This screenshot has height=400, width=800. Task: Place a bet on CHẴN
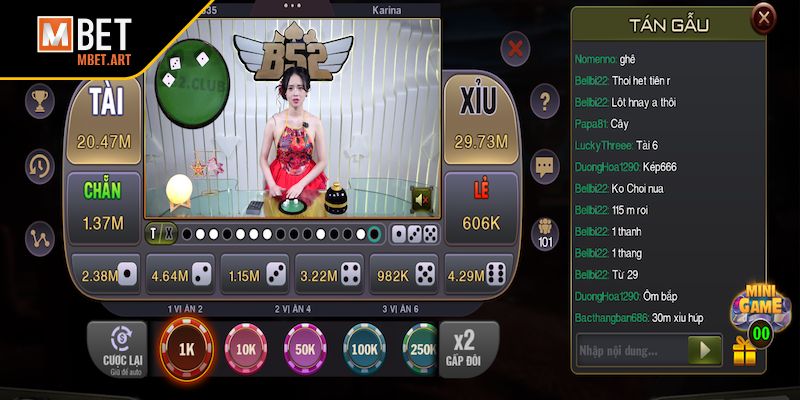(x=103, y=205)
